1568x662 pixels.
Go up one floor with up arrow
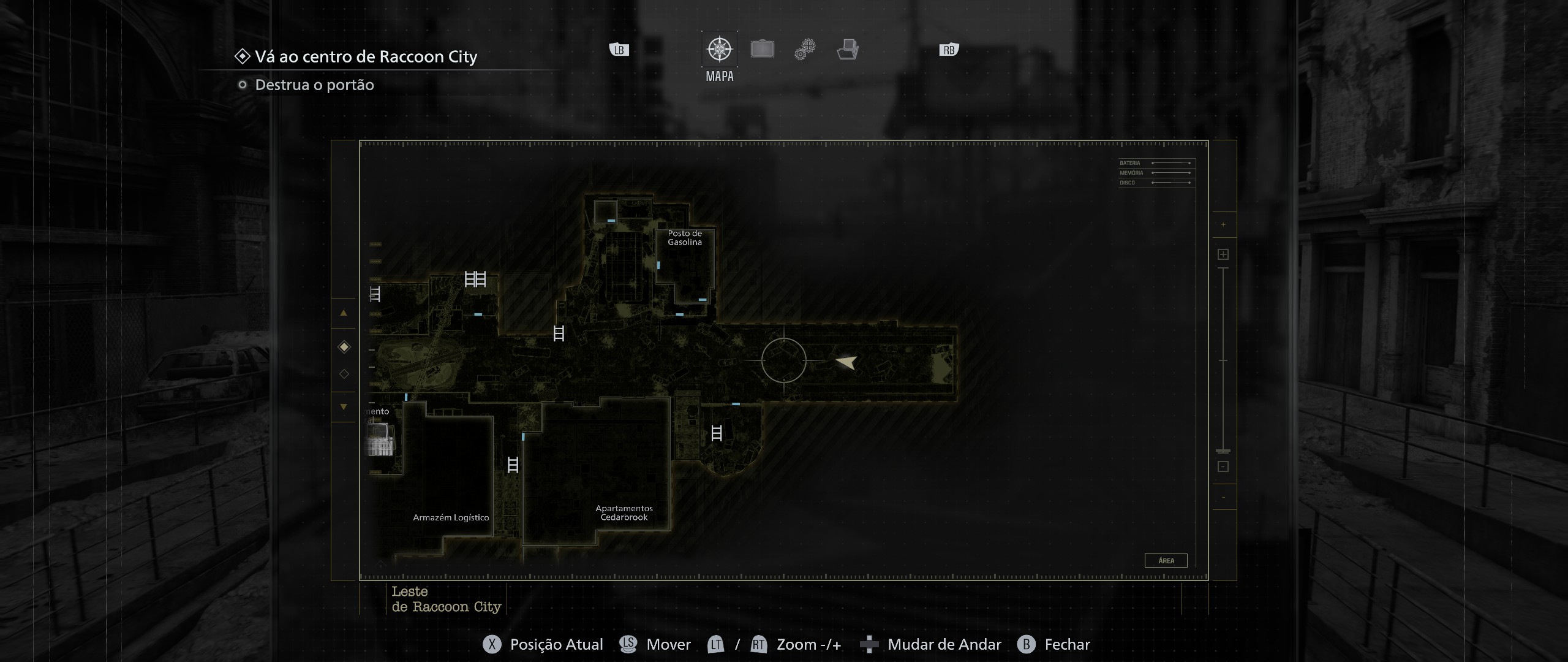344,313
